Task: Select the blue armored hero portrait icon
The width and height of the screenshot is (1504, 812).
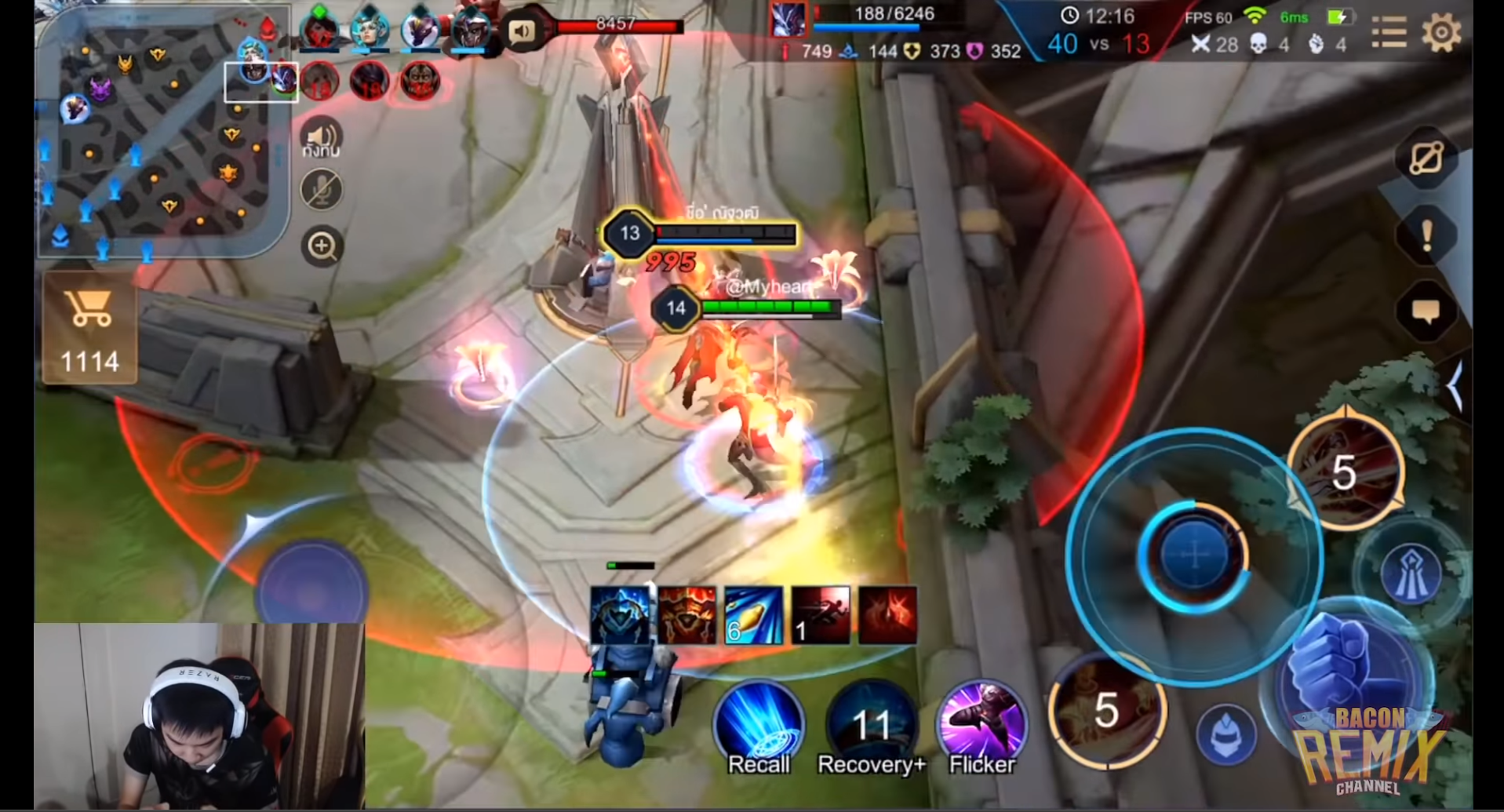Action: (620, 616)
